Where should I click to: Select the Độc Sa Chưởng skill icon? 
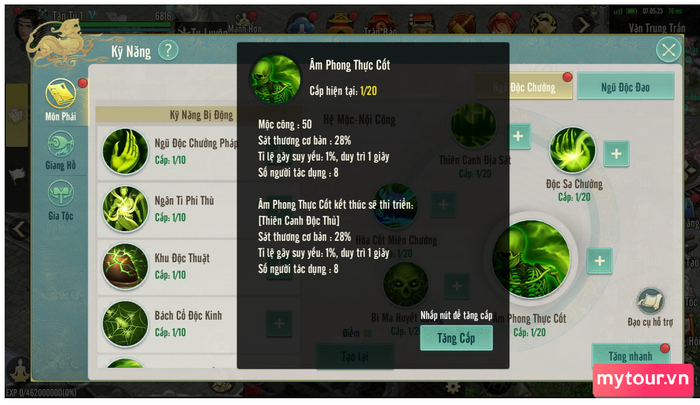[x=572, y=152]
